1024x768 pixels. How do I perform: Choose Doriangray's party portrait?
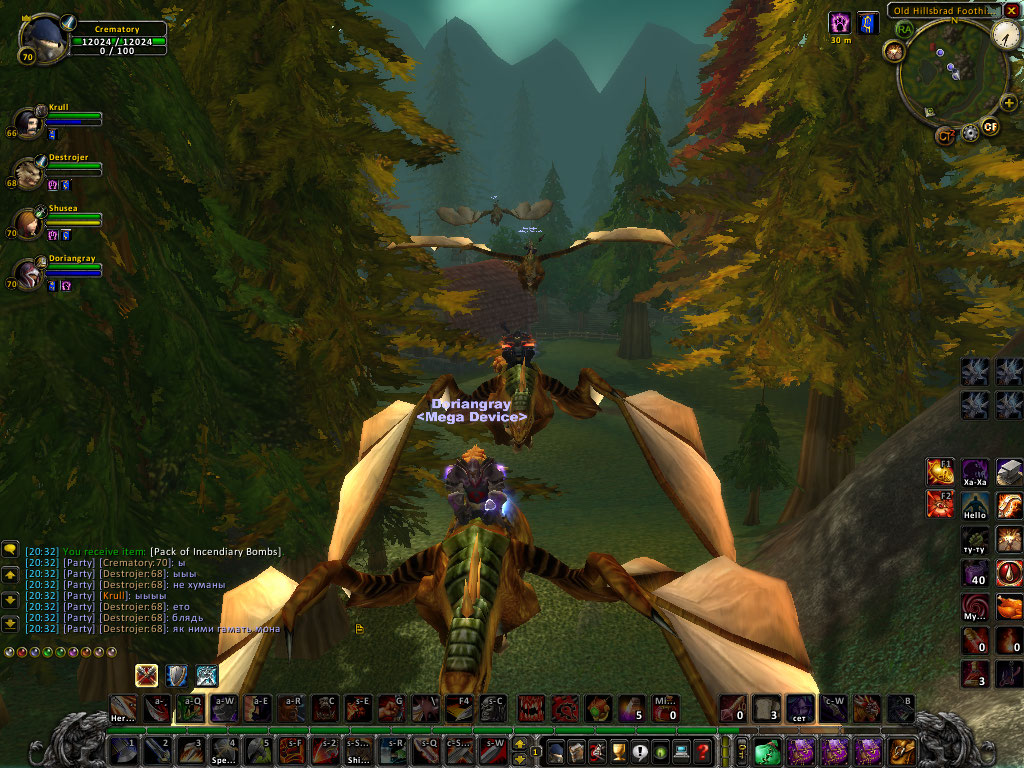tap(29, 272)
